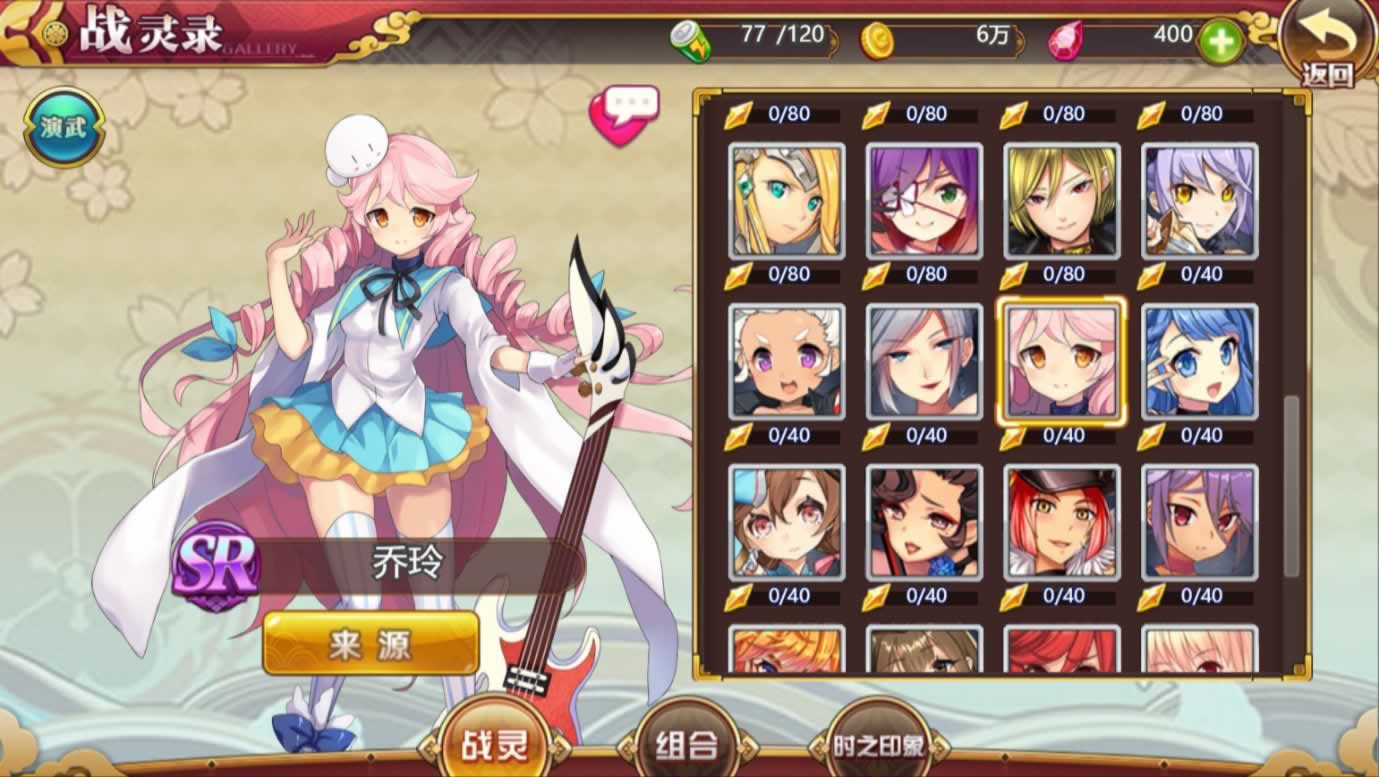Open the 来源 source button
The image size is (1379, 777).
point(371,643)
